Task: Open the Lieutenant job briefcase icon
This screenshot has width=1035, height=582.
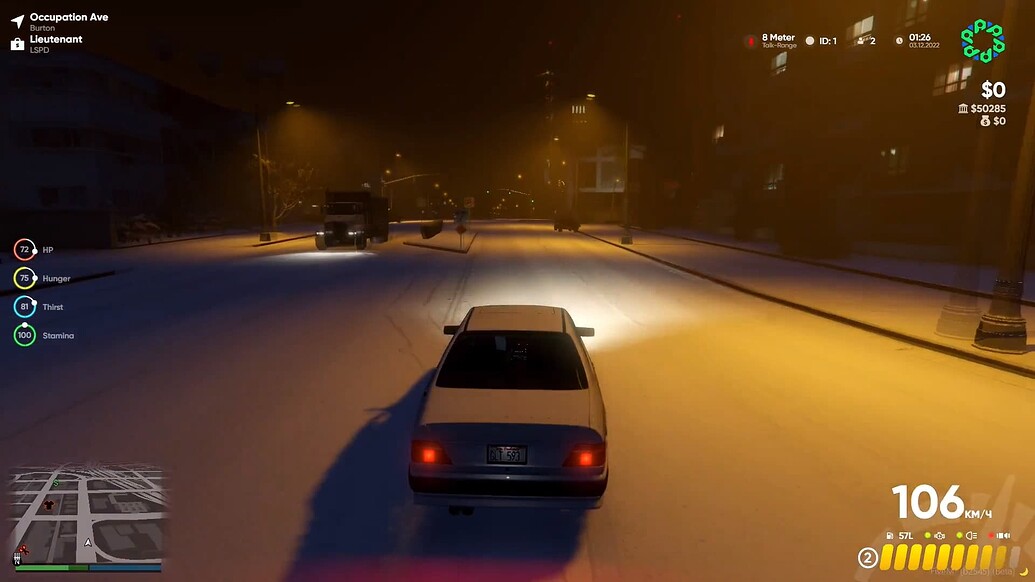Action: coord(17,43)
